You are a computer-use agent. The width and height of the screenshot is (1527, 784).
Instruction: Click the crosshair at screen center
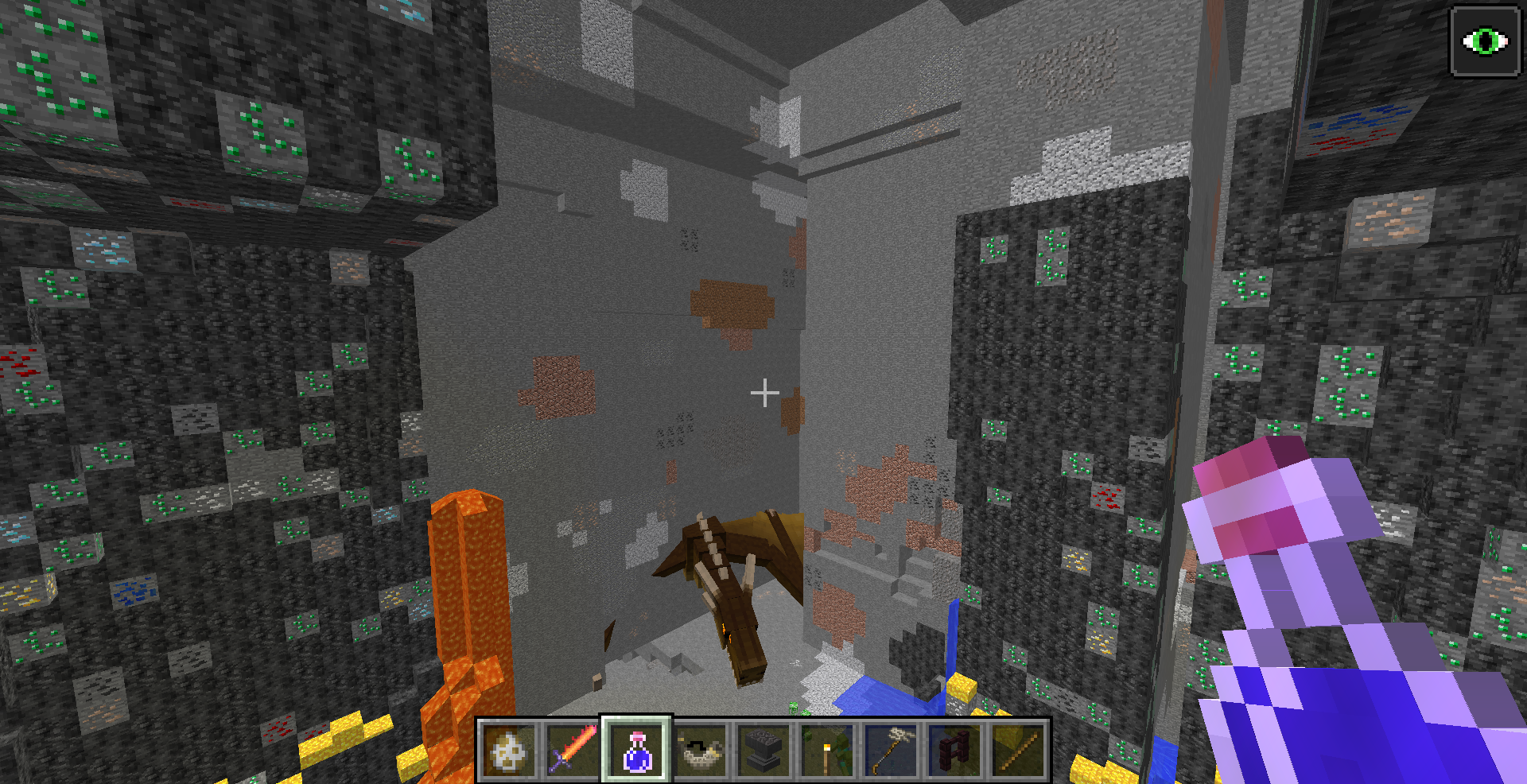pyautogui.click(x=766, y=391)
